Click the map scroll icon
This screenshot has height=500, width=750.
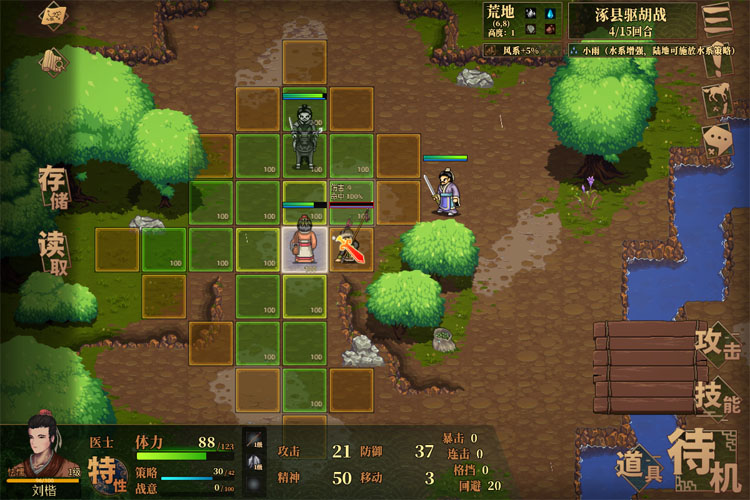coord(54,15)
